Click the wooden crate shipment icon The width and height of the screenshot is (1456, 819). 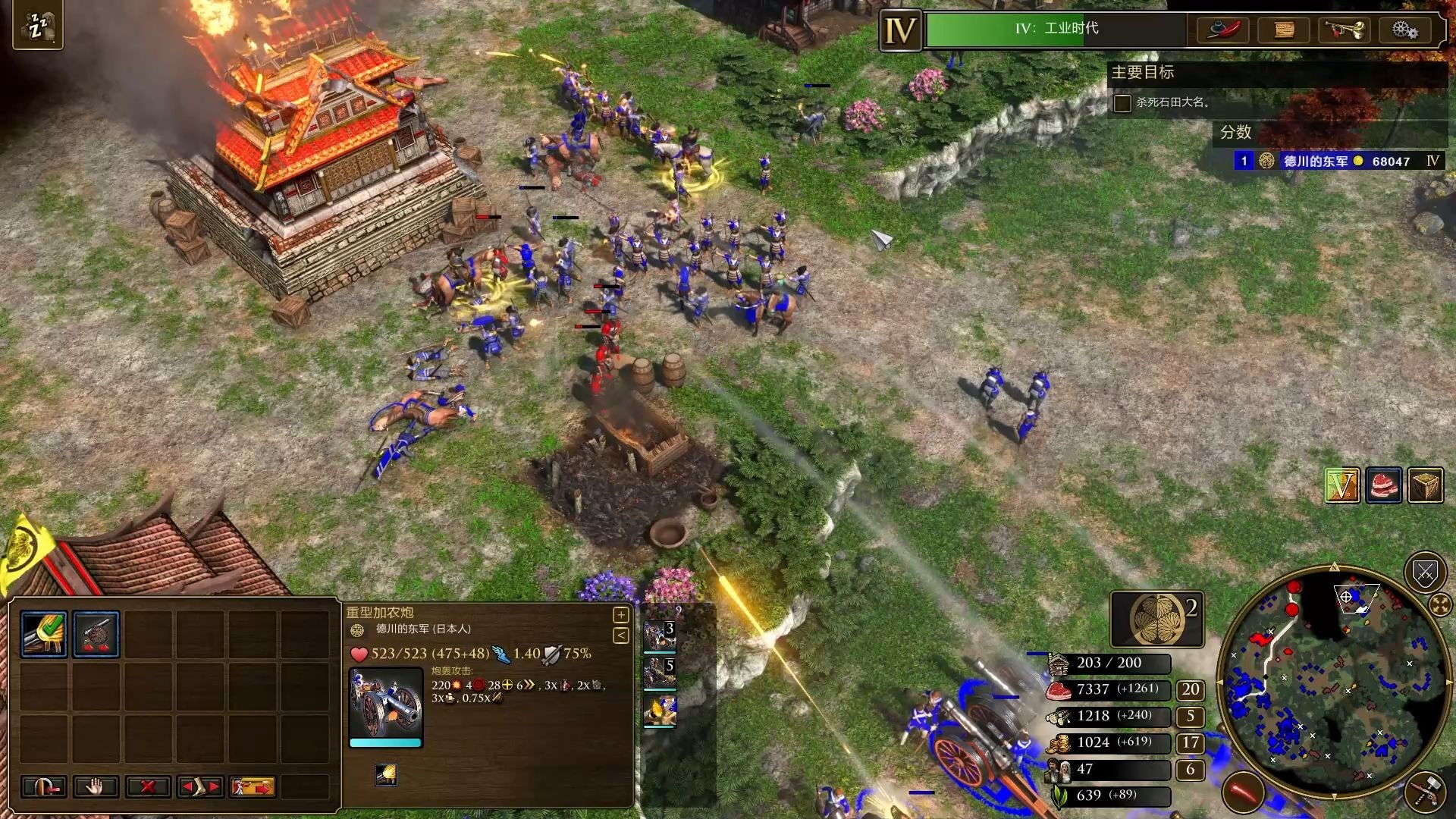pyautogui.click(x=1425, y=485)
